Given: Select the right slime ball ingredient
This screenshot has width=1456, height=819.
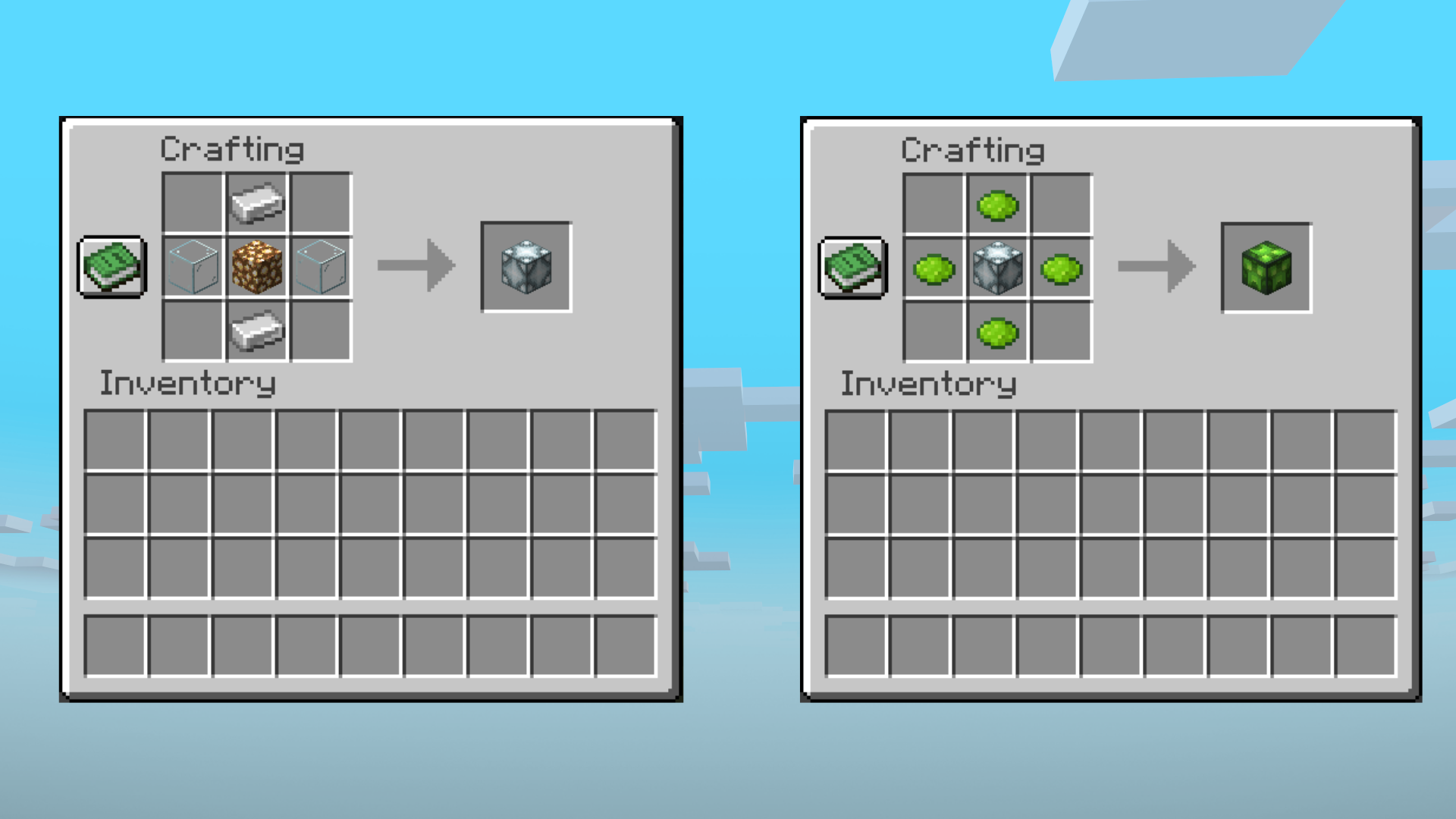Looking at the screenshot, I should pyautogui.click(x=1061, y=267).
